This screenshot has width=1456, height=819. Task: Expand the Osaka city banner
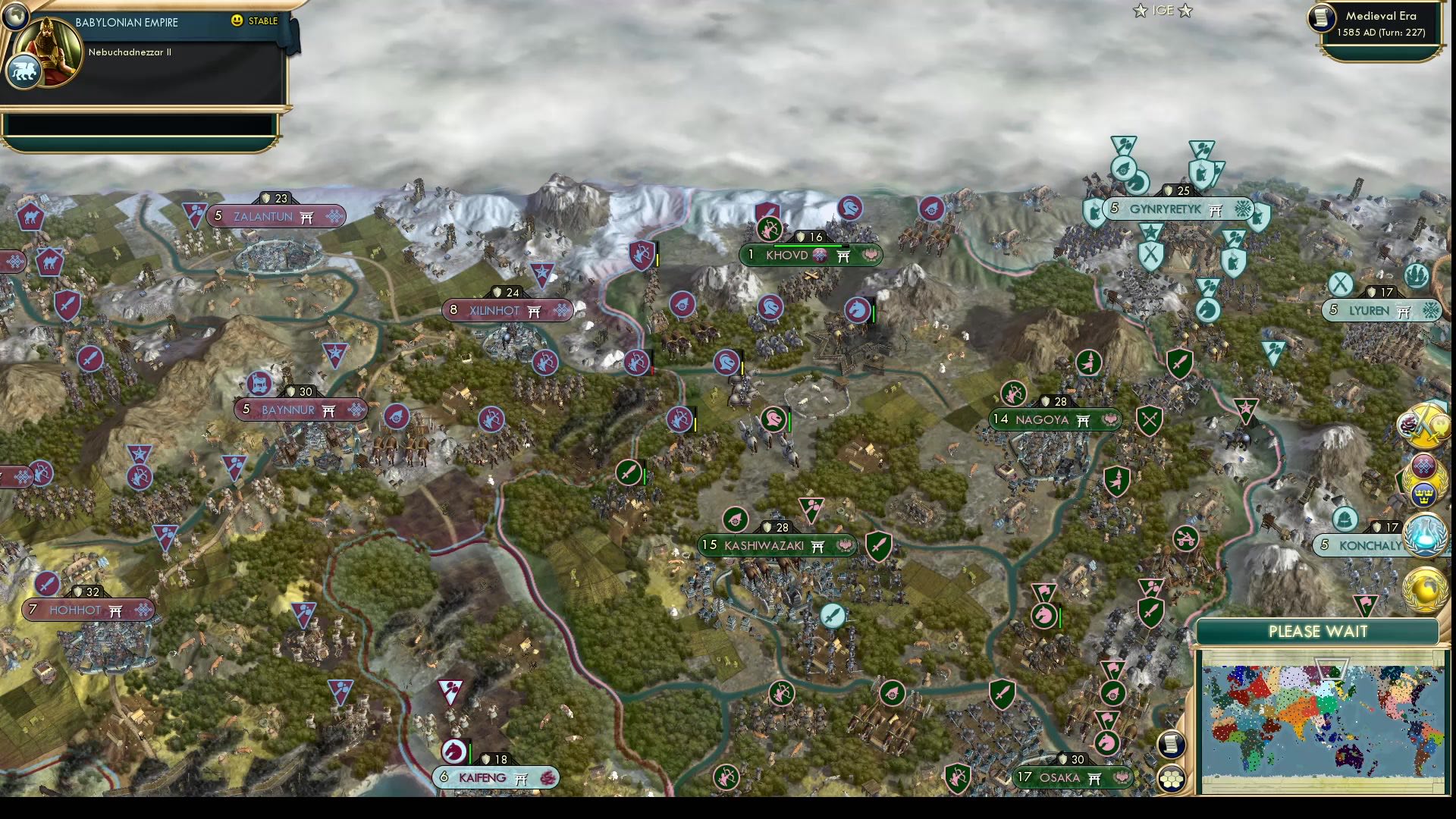click(1072, 777)
